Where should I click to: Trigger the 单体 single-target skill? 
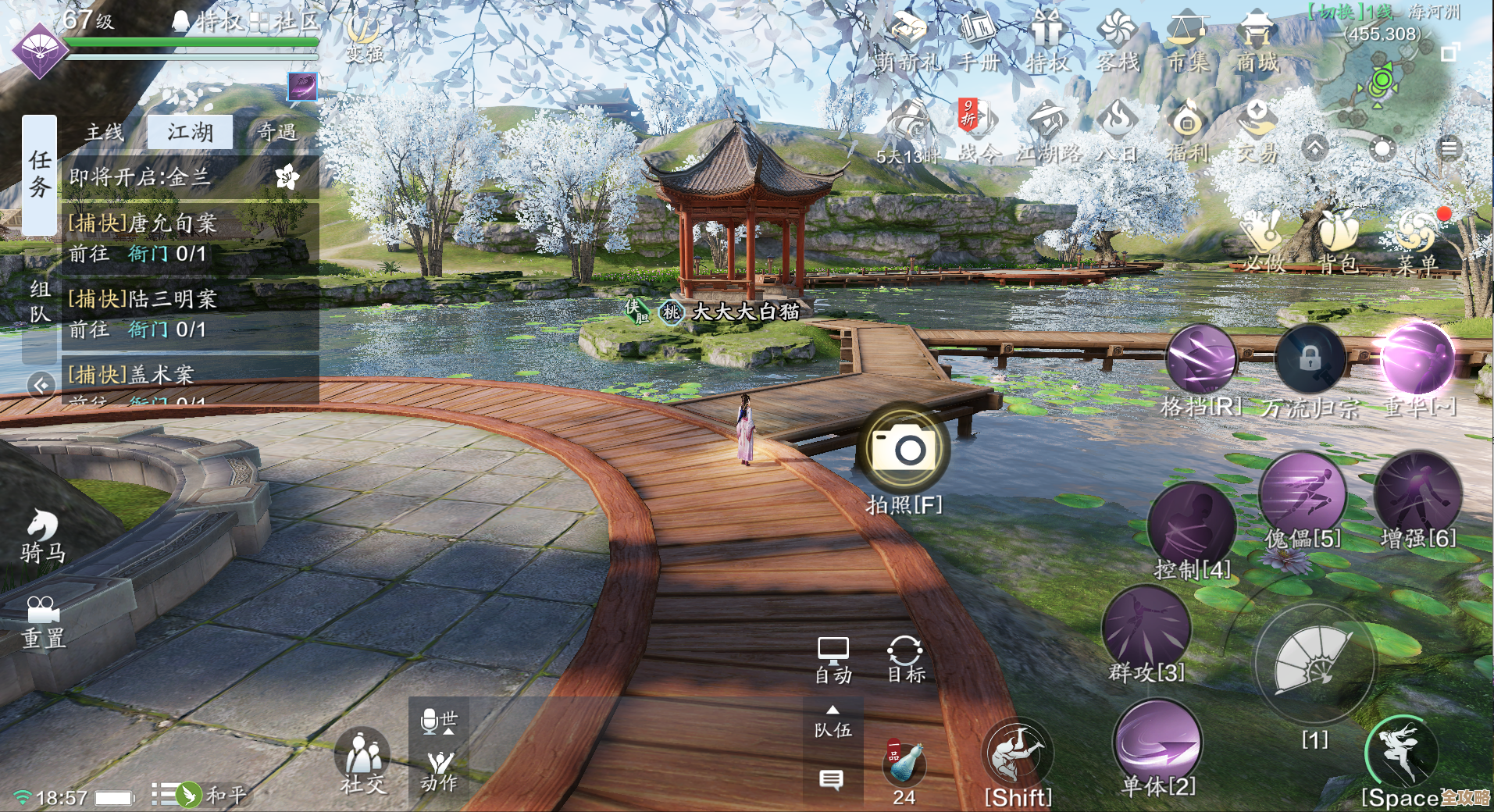click(1158, 742)
